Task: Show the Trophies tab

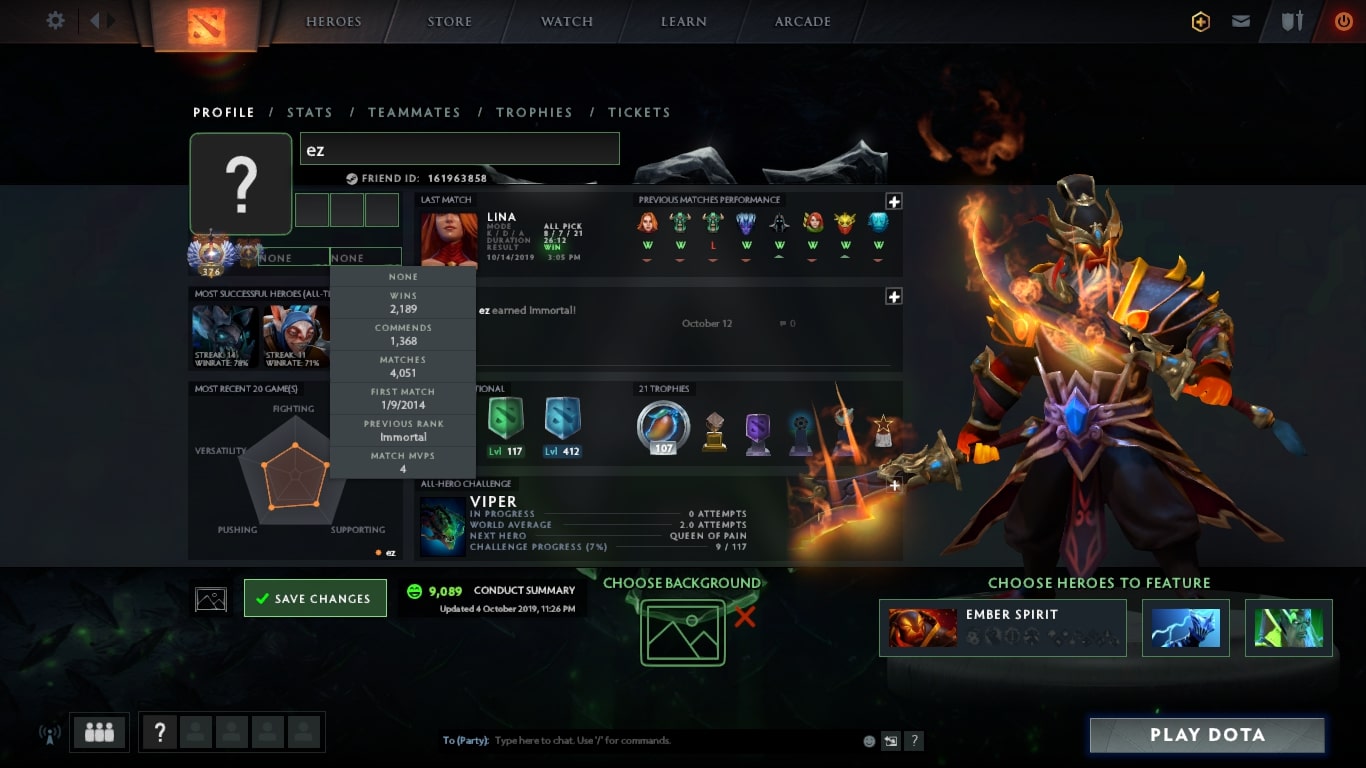Action: coord(534,112)
